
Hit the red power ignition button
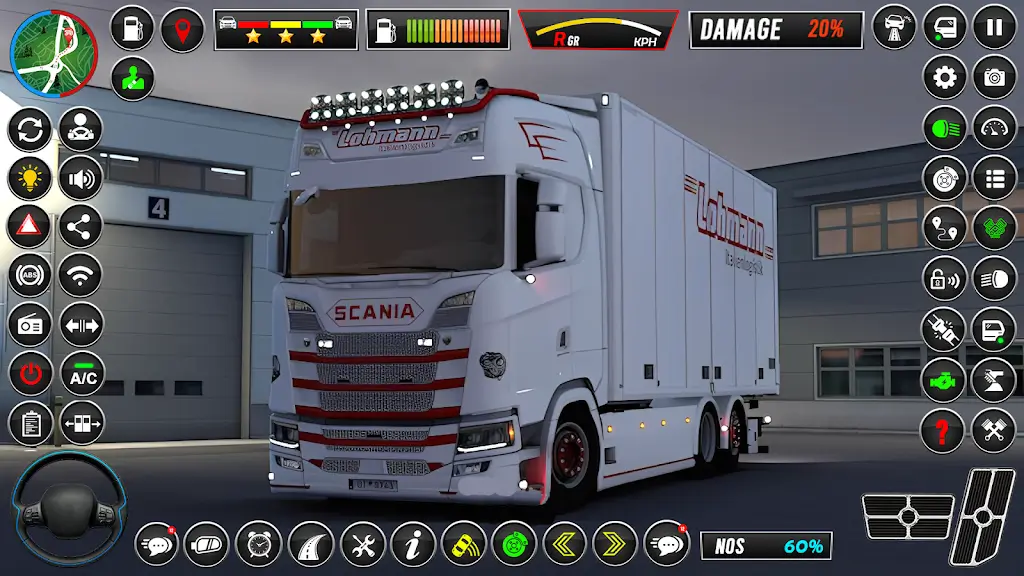pyautogui.click(x=30, y=375)
